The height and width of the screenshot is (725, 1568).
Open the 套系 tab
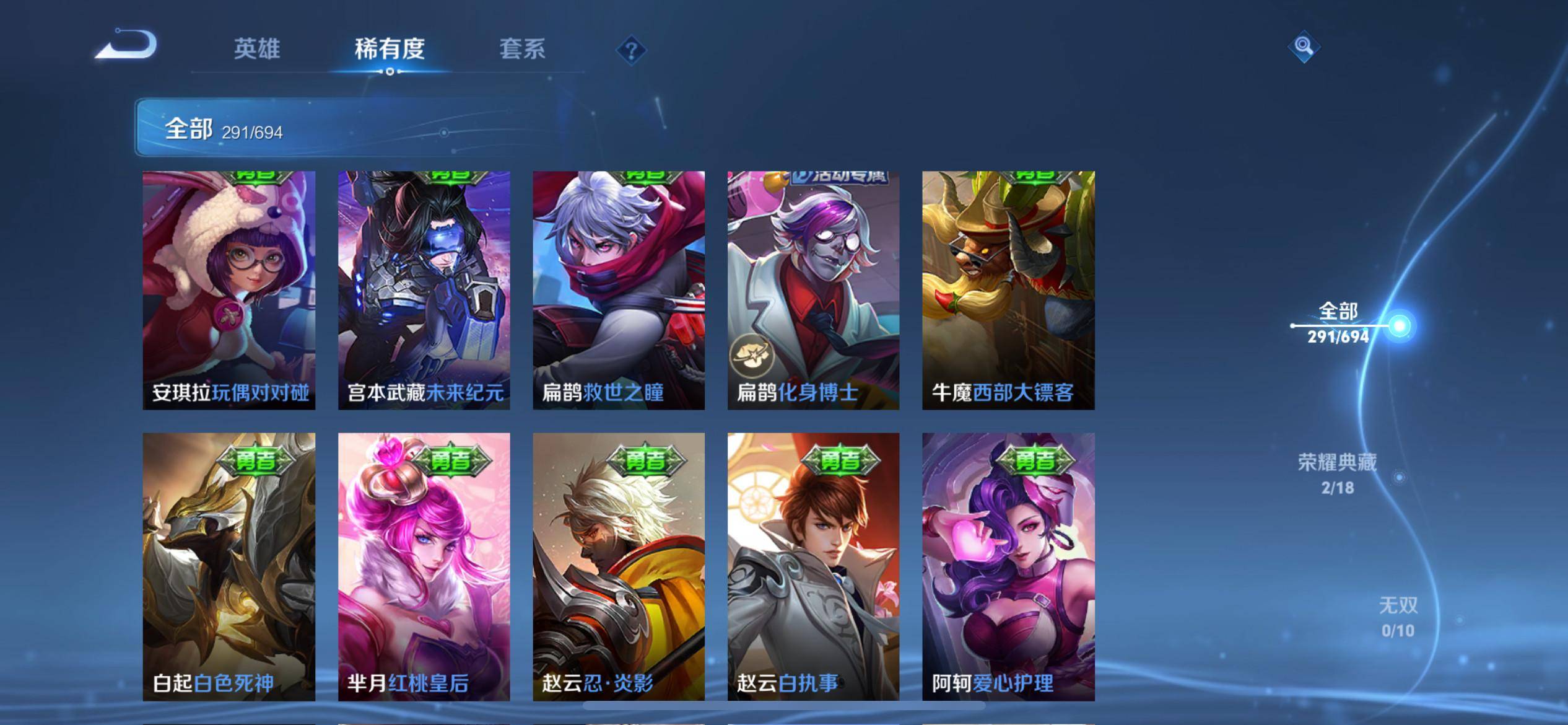click(522, 49)
